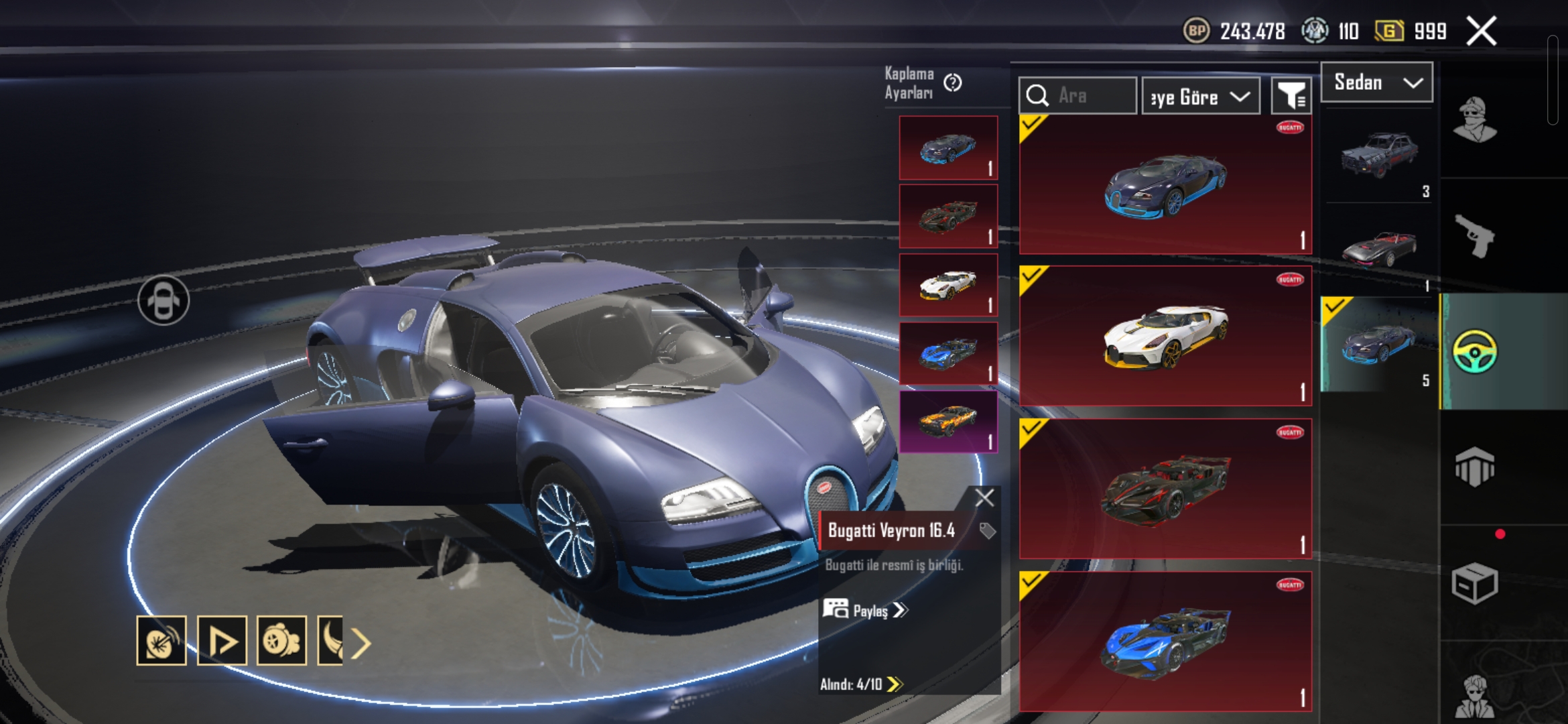Open the Kaplama Ayarları help icon
Screen dimensions: 1568x724
(x=952, y=82)
